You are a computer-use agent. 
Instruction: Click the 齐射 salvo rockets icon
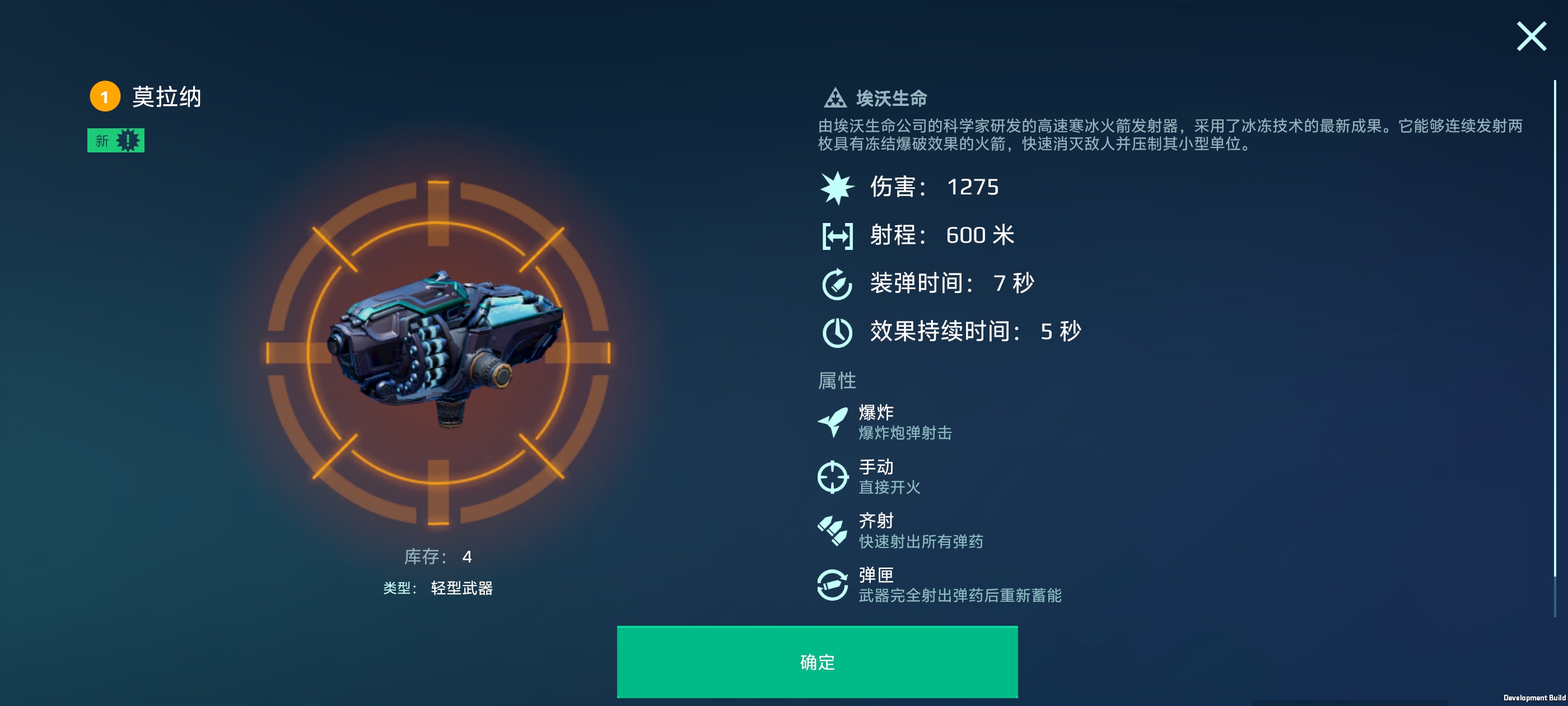coord(834,529)
